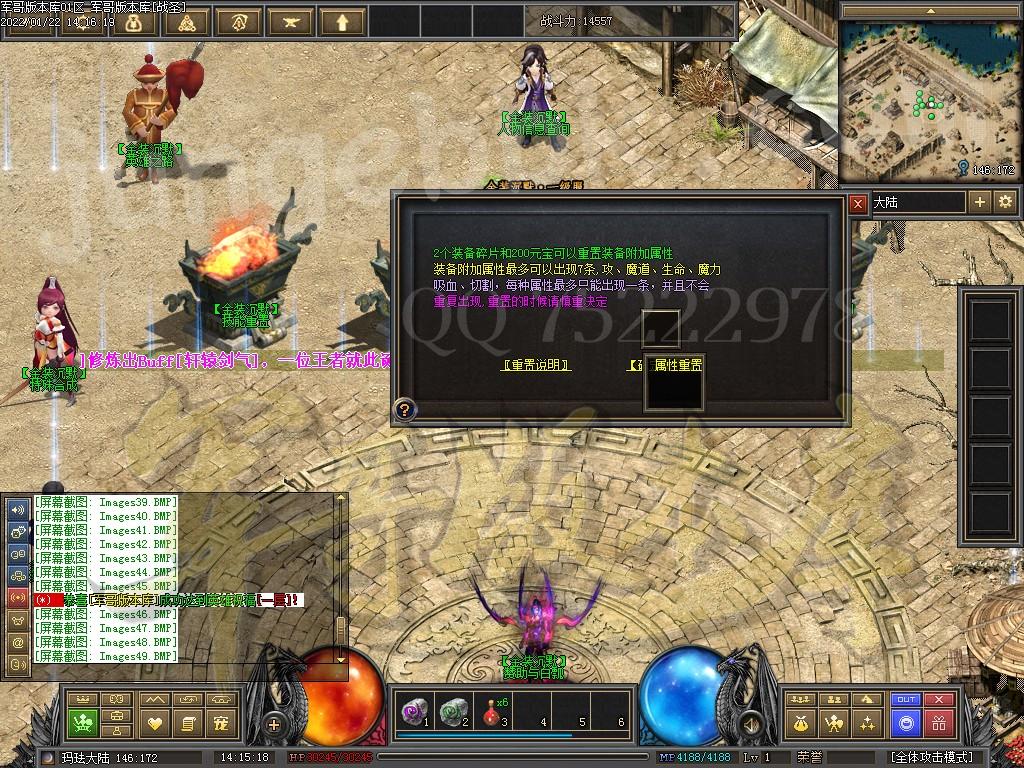Screen dimensions: 1024x768
Task: Open the bag icon in bottom-right panel
Action: pos(800,722)
